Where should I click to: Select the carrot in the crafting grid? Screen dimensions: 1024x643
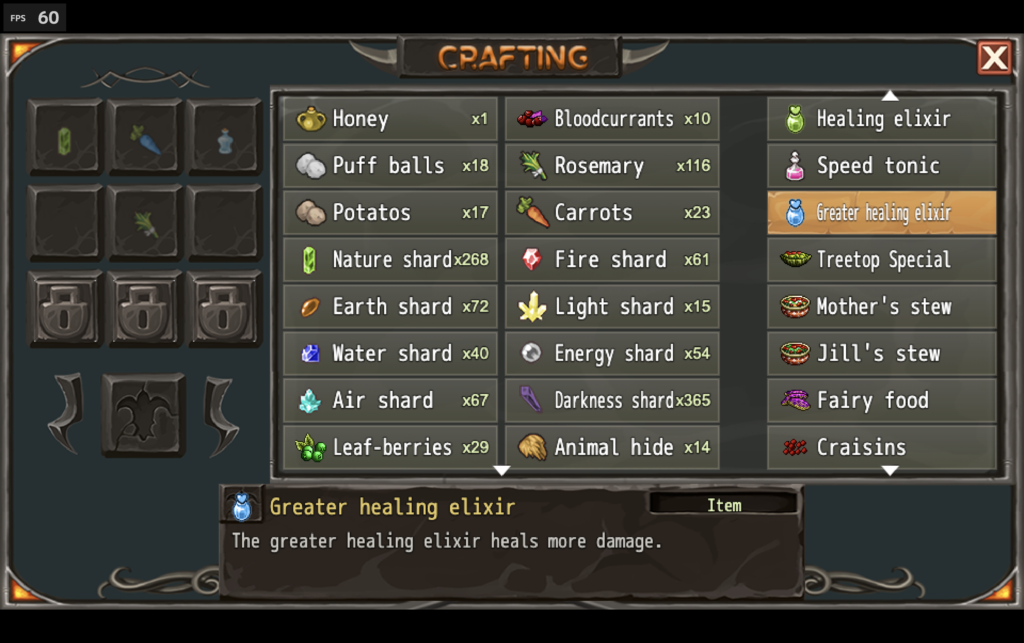pos(145,139)
